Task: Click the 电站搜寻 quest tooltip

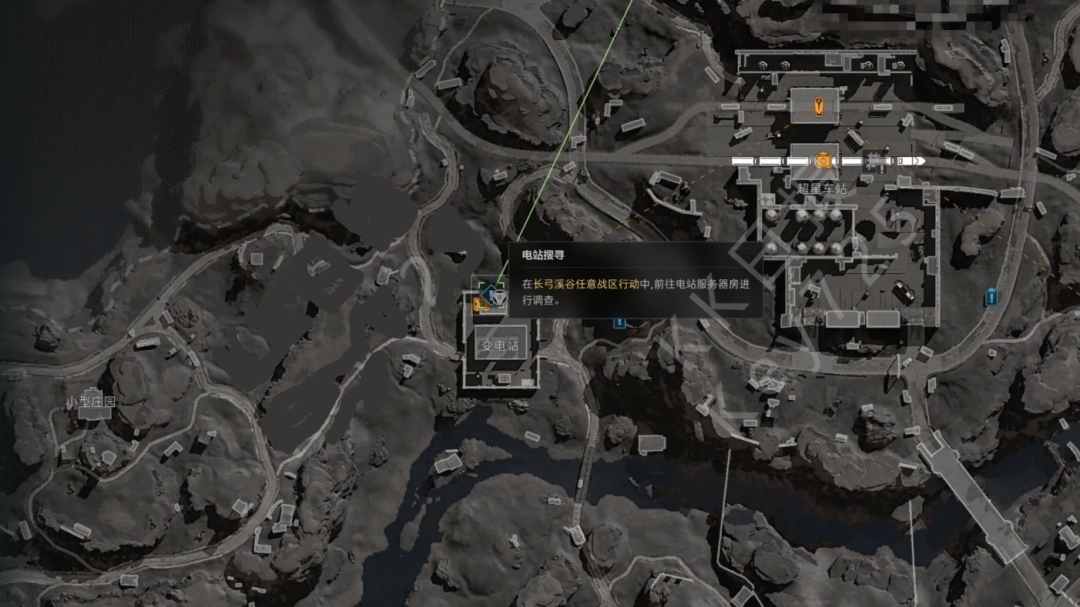Action: (x=635, y=281)
